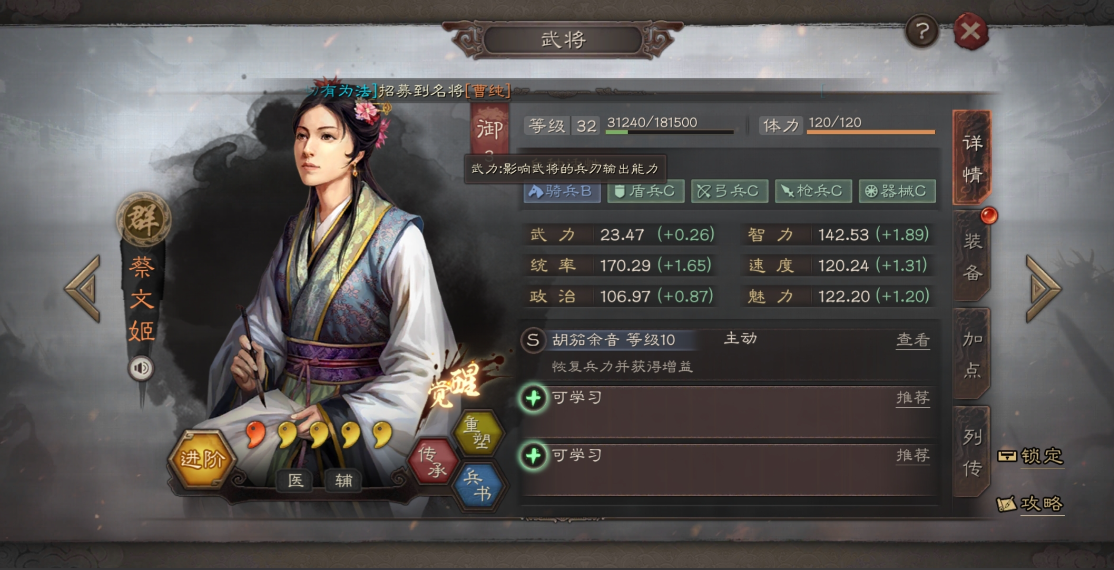
Task: Select the 加点 stat points tab
Action: 972,354
